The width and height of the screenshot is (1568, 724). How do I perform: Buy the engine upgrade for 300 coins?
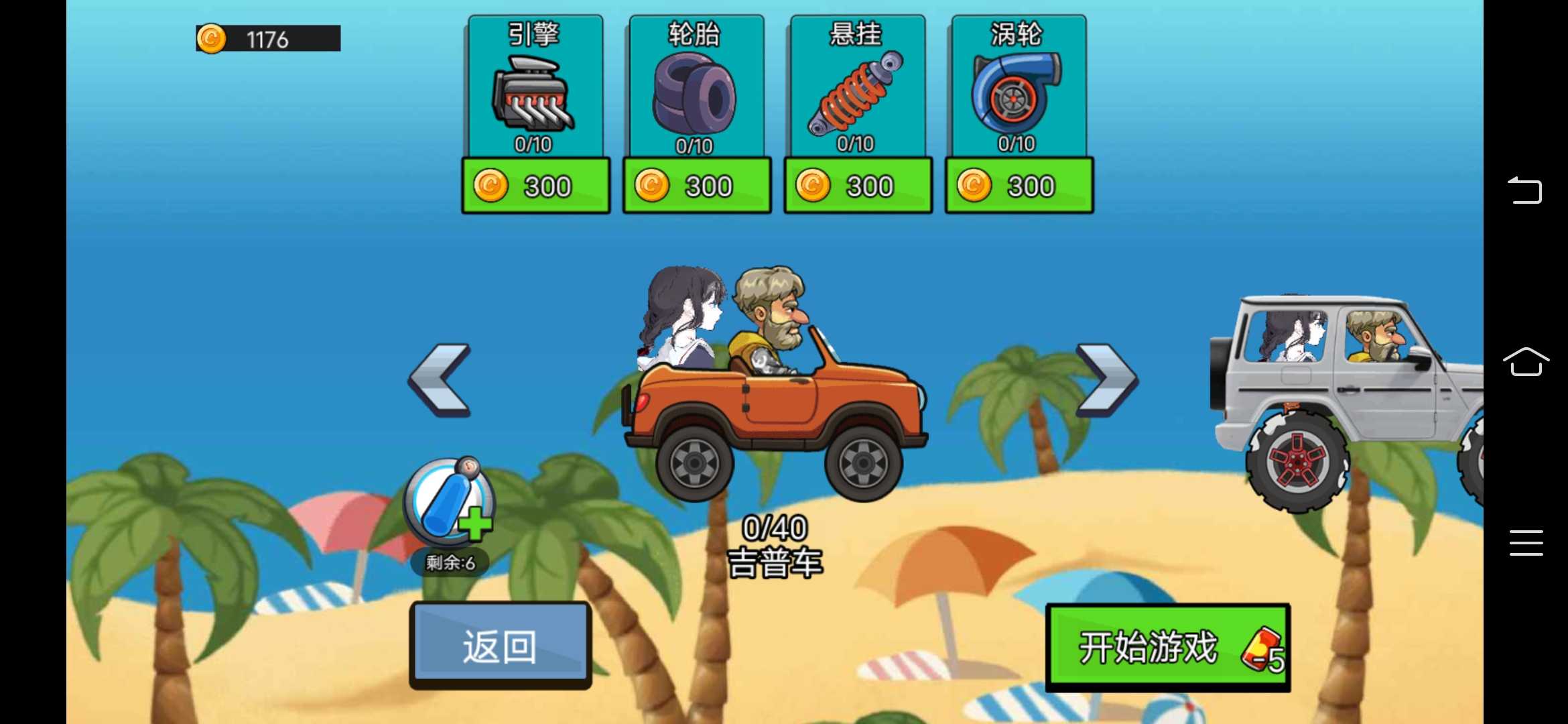[x=535, y=186]
